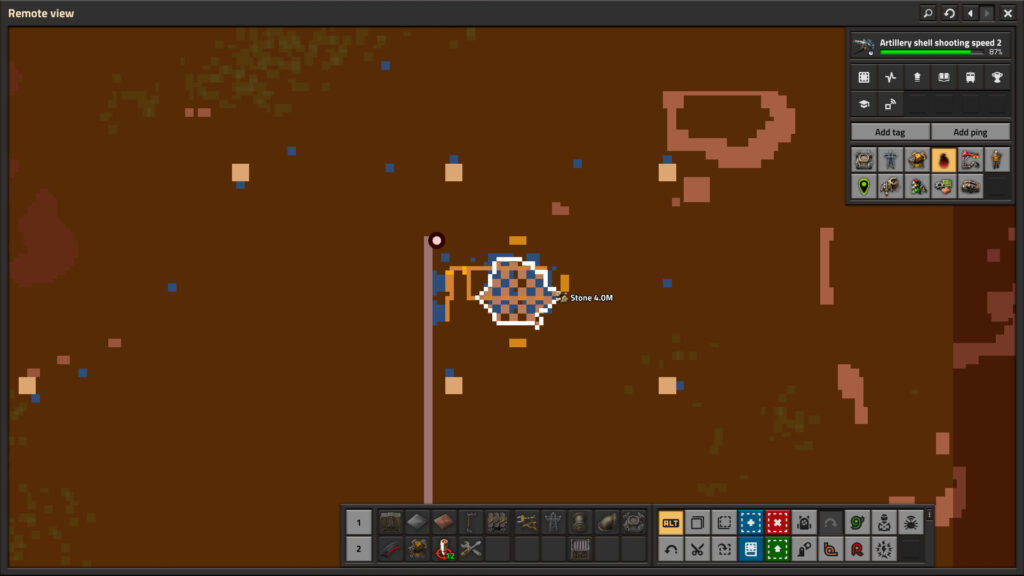Toggle the green map pin filter

click(863, 186)
